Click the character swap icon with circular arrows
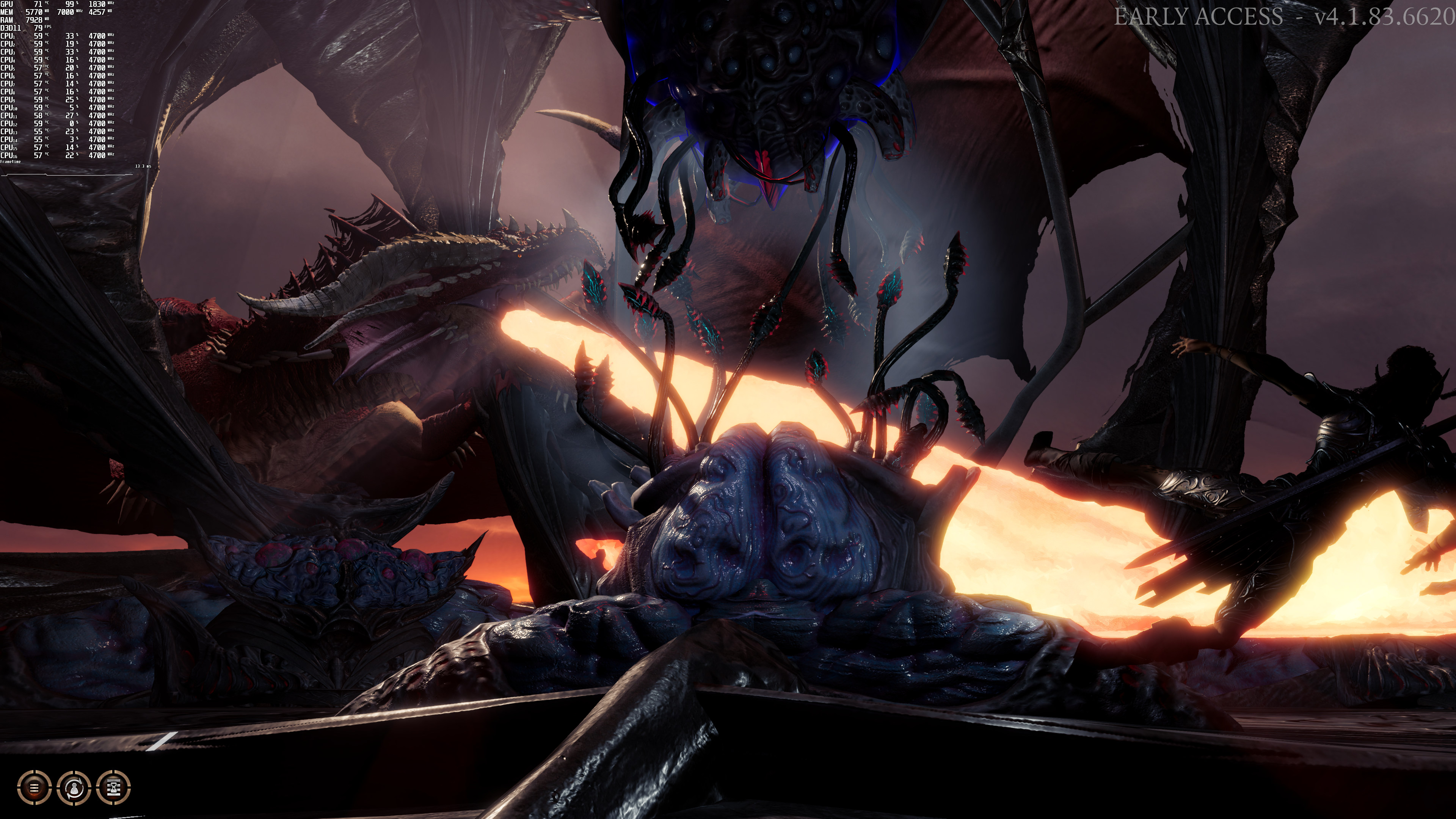This screenshot has width=1456, height=819. tap(74, 786)
